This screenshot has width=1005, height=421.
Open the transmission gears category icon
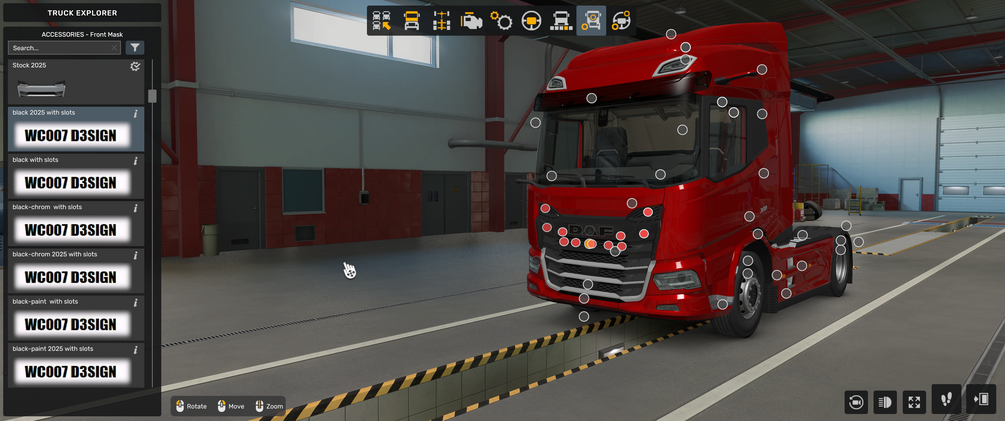[502, 20]
